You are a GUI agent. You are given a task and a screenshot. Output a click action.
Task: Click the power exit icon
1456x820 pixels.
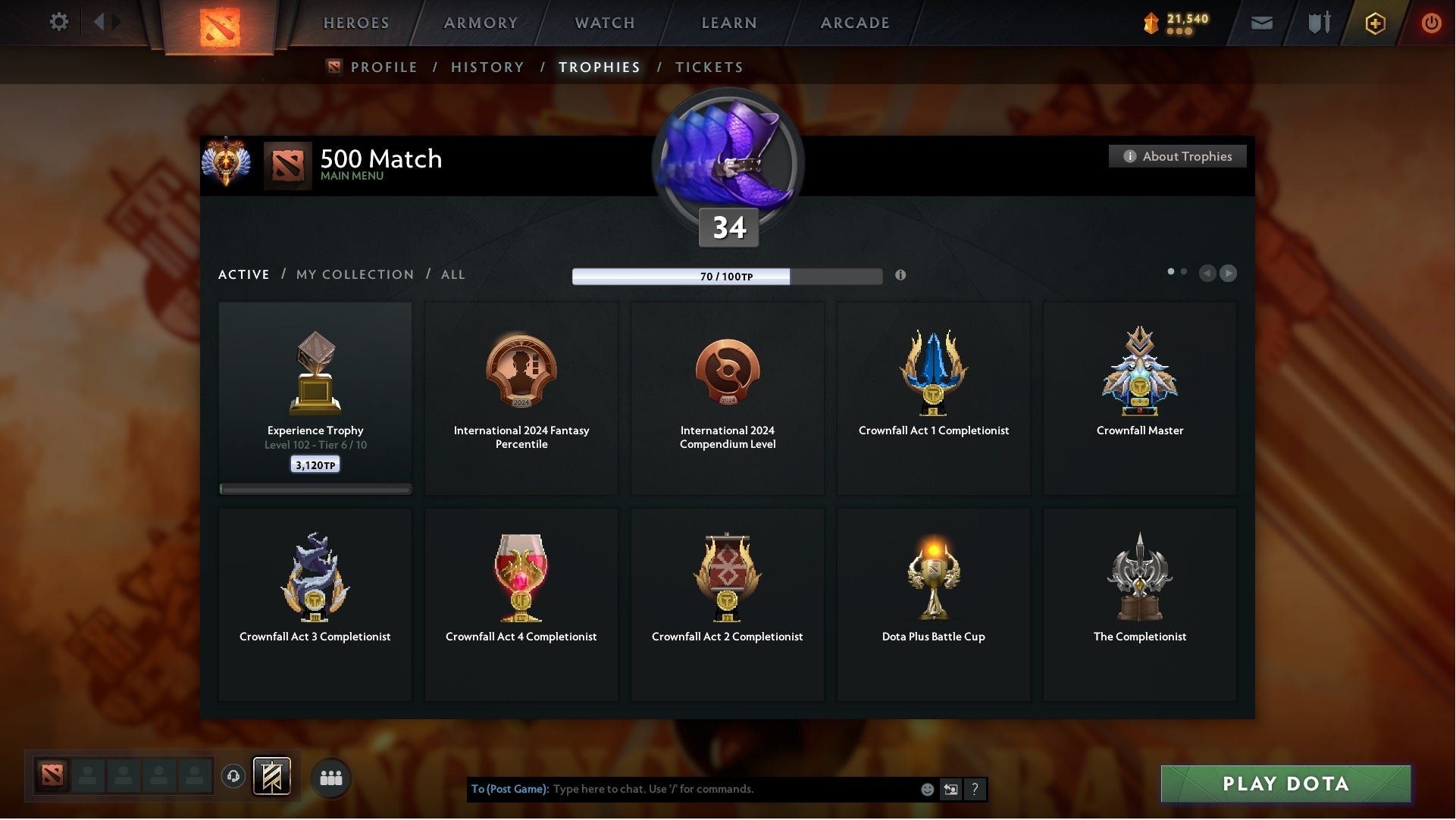[1431, 23]
